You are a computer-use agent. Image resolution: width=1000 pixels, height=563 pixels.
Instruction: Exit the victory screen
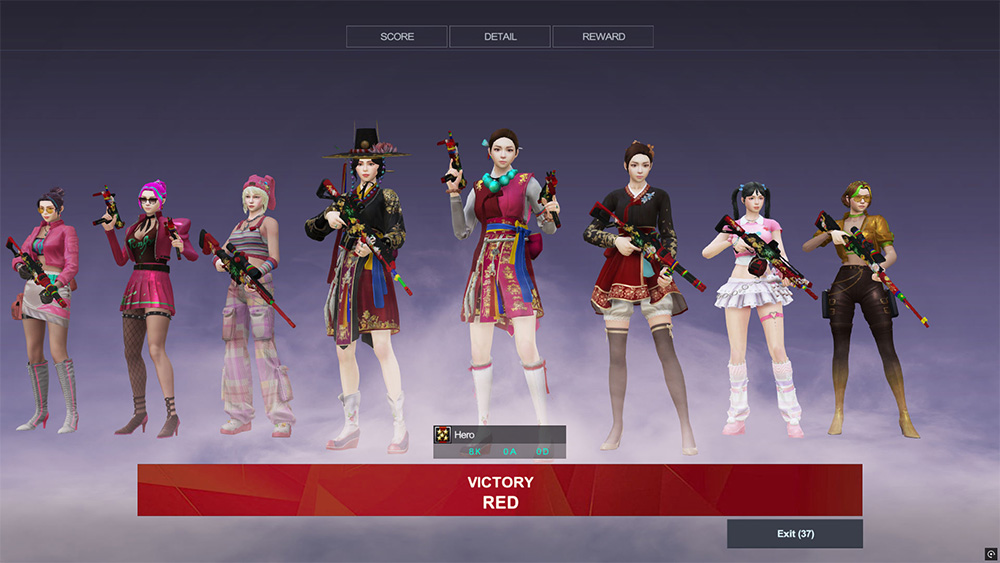[795, 534]
